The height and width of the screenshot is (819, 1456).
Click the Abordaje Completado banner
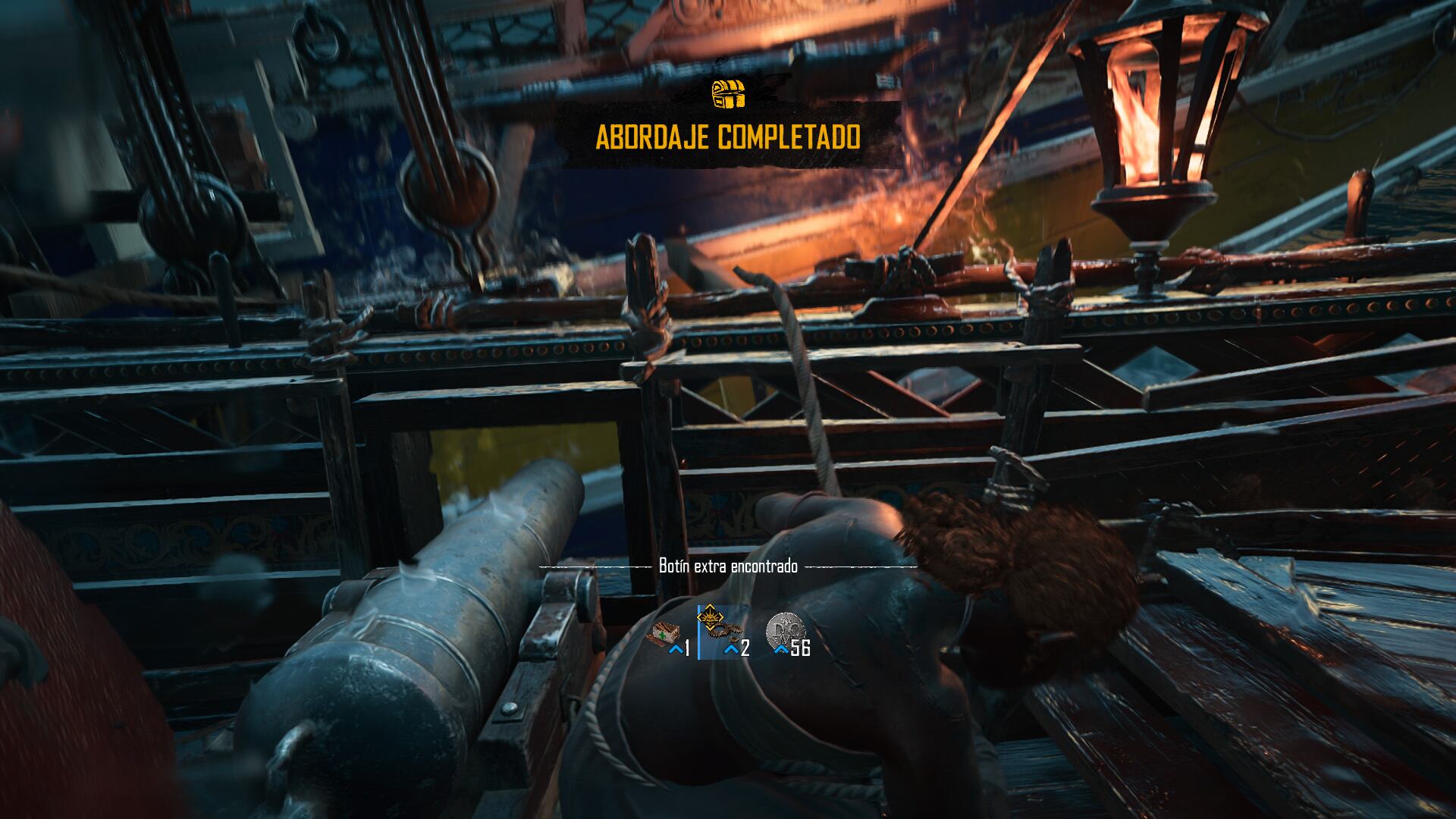(x=728, y=138)
